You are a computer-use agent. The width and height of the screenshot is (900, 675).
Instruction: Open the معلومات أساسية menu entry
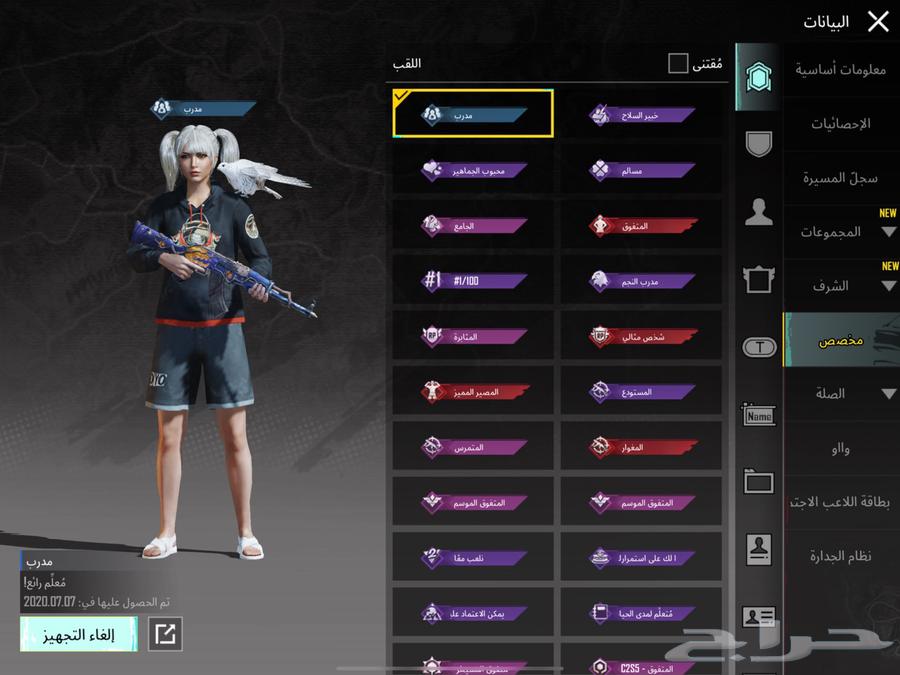pos(840,69)
